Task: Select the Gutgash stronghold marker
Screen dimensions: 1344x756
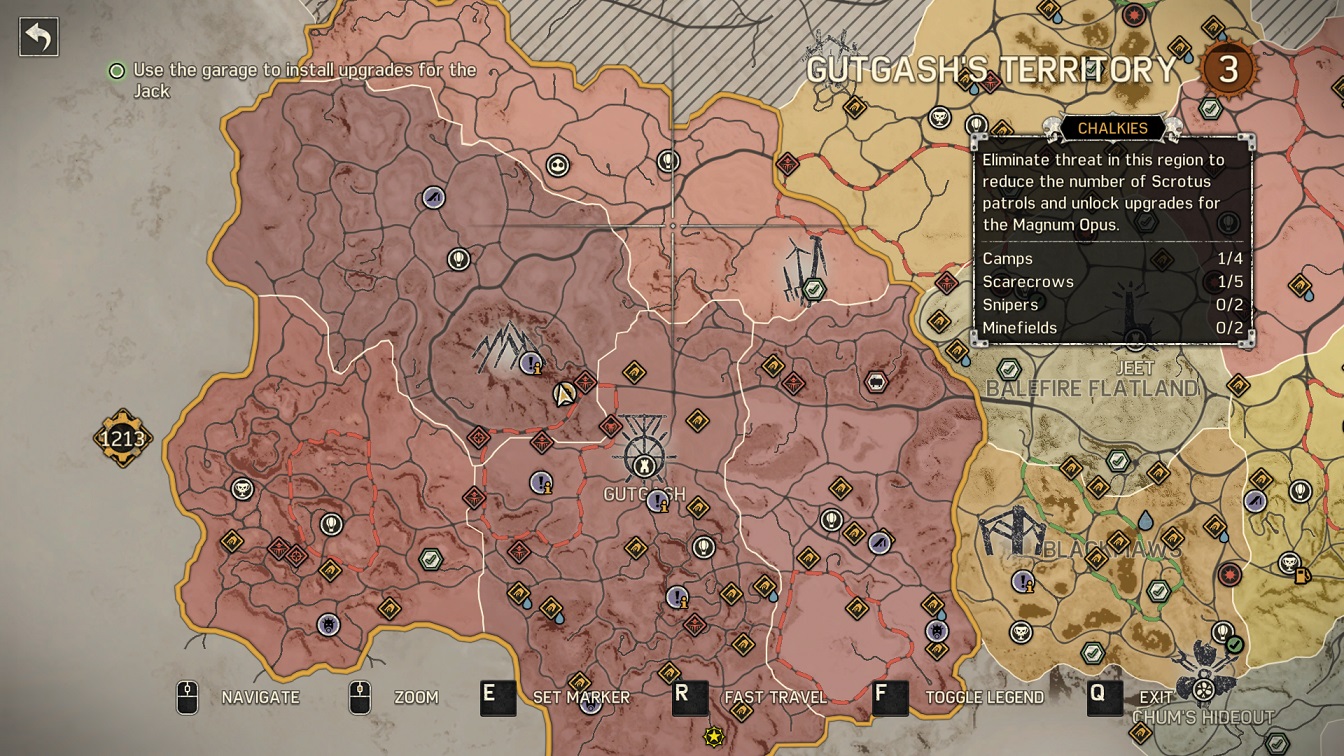Action: [x=645, y=459]
